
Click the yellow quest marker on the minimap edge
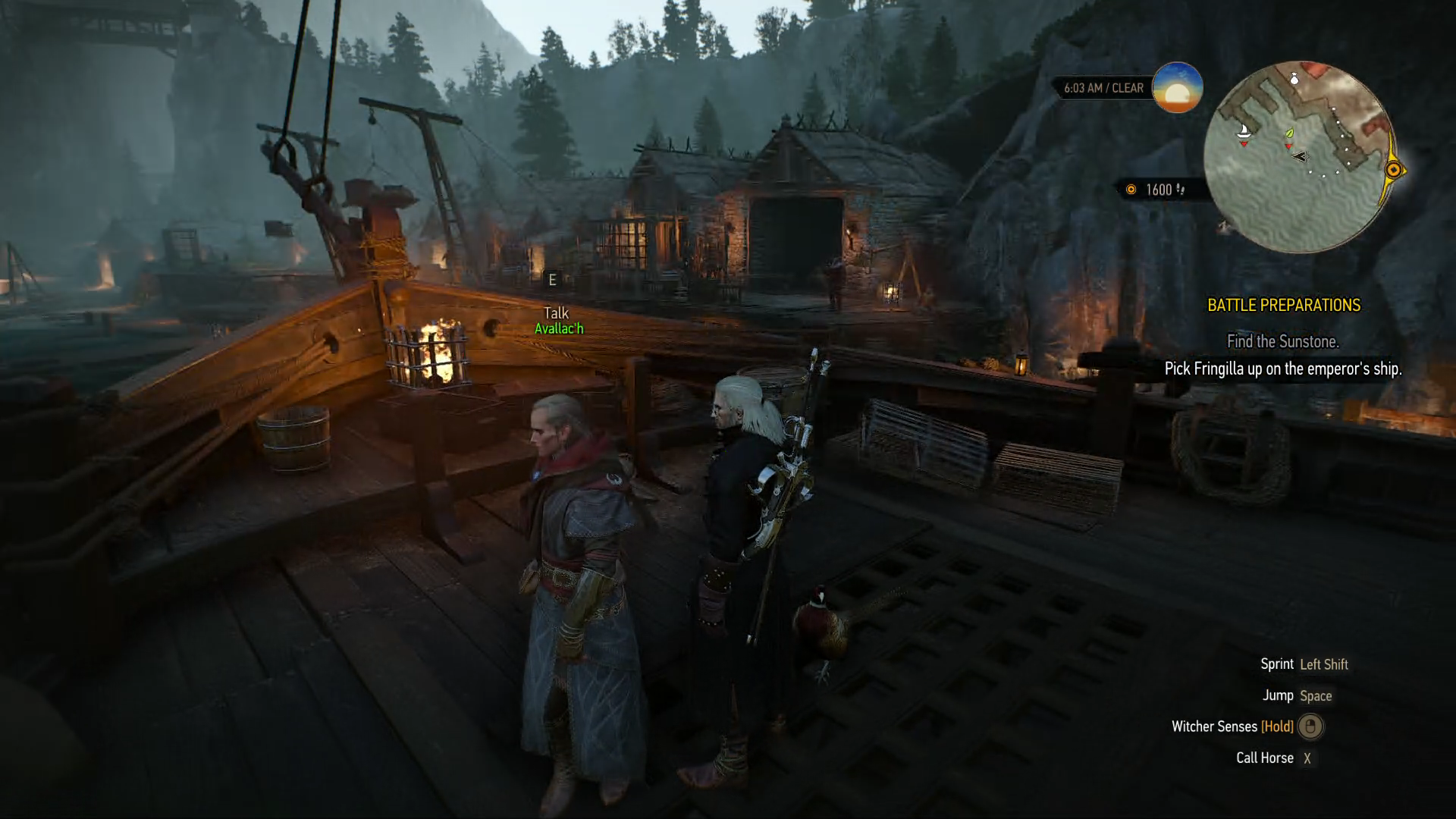(1393, 170)
